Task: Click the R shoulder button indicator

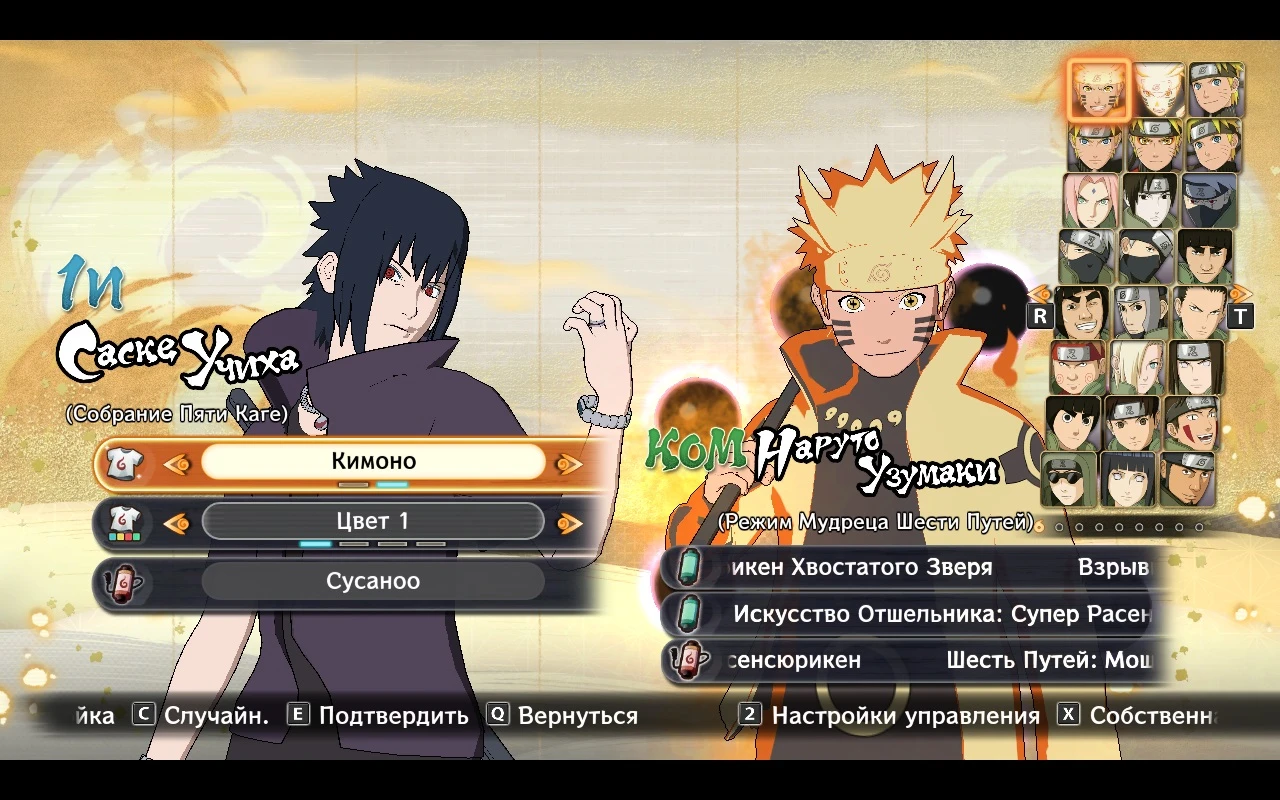Action: point(1039,315)
